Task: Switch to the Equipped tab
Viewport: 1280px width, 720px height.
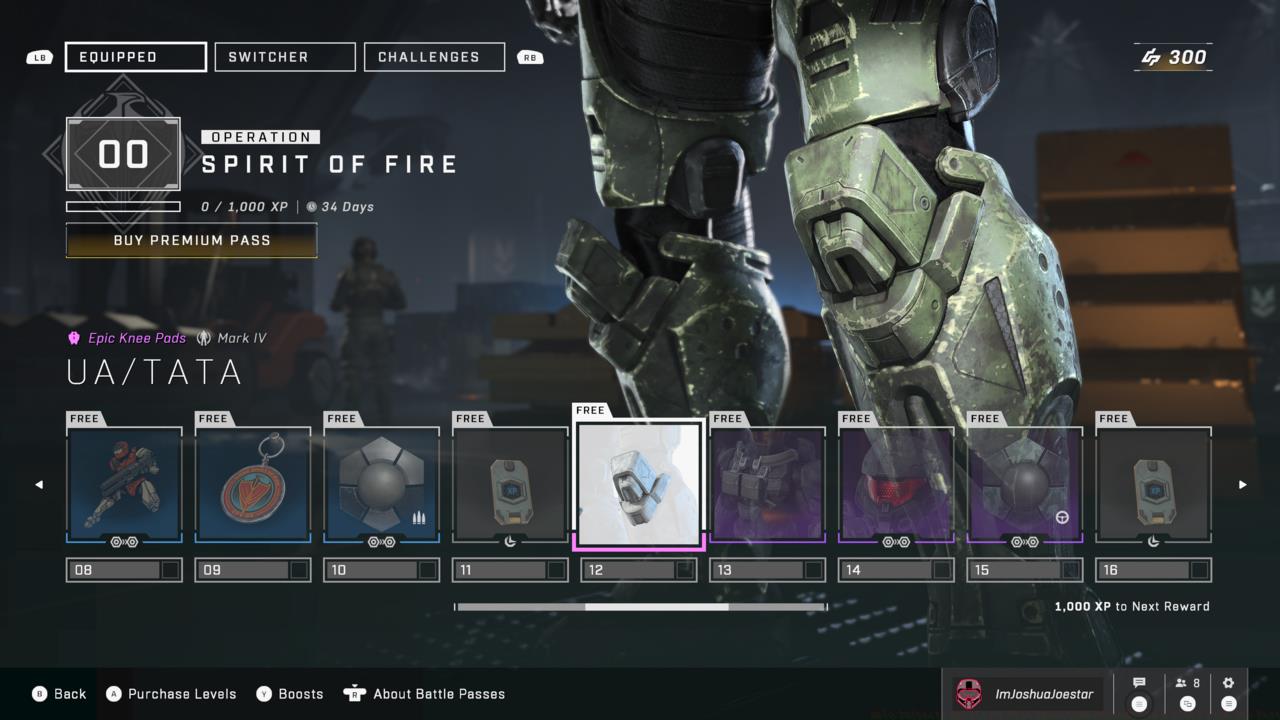Action: coord(136,57)
